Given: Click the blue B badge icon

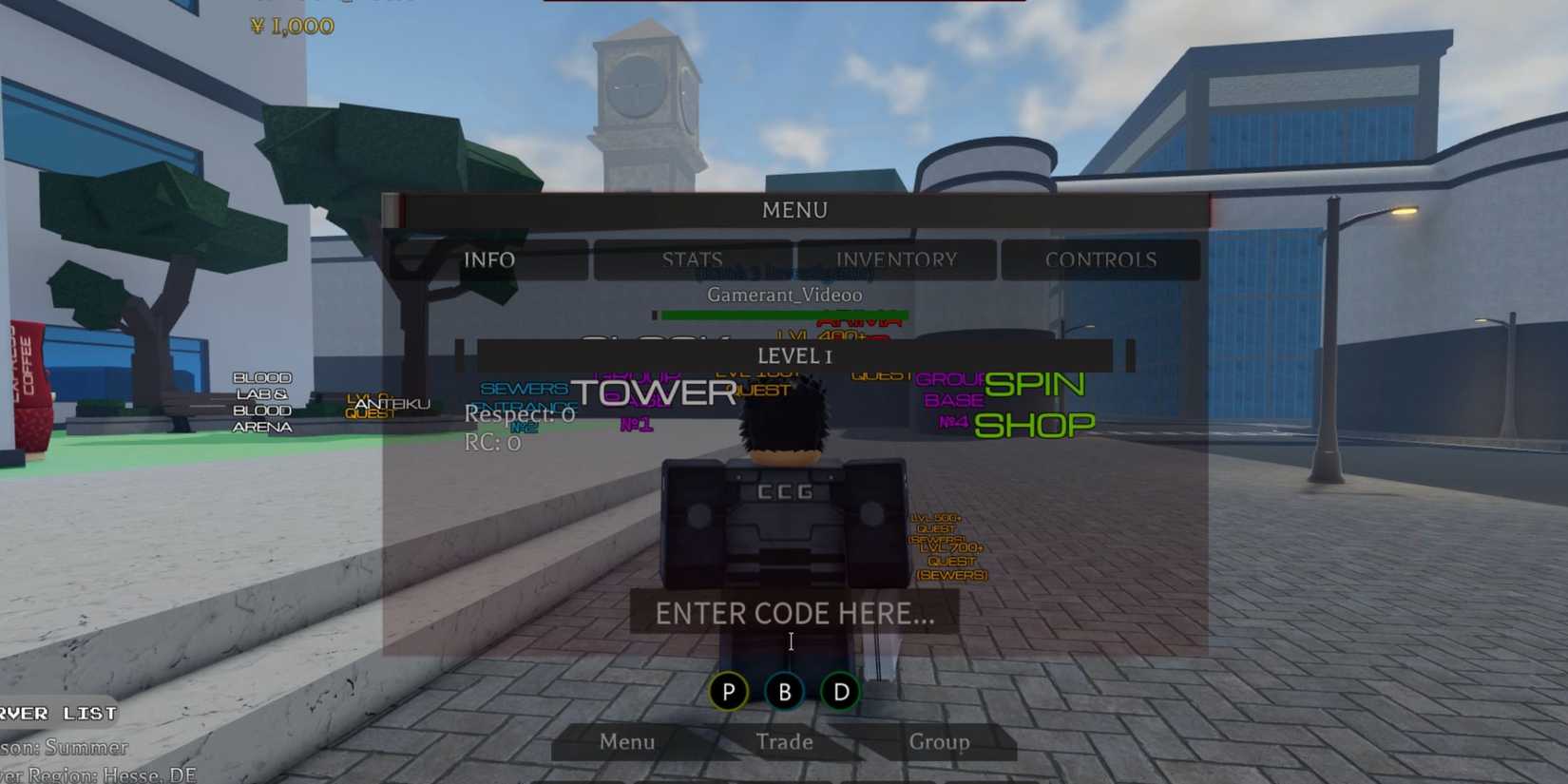Looking at the screenshot, I should click(784, 692).
